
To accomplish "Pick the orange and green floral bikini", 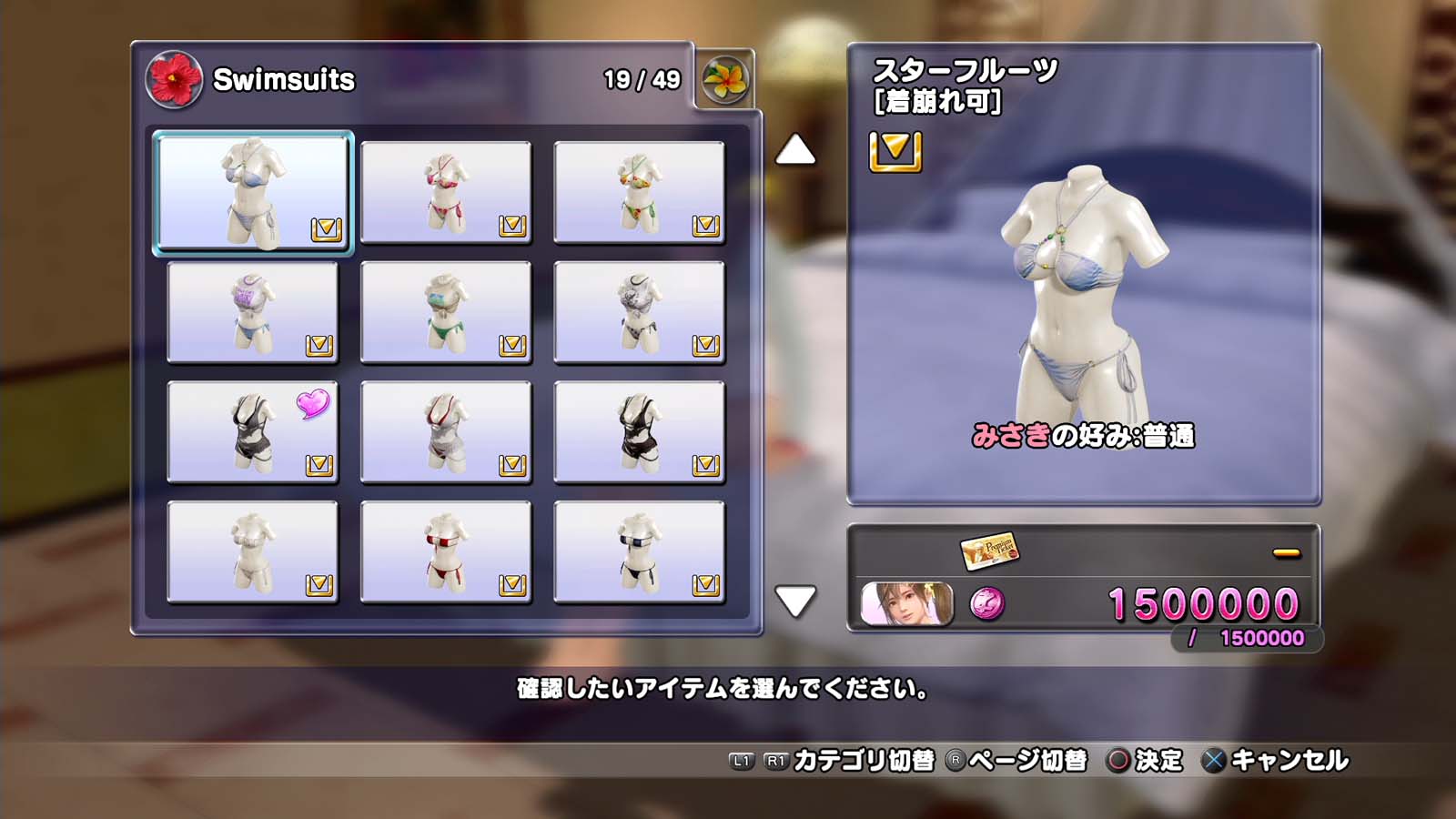I will click(x=639, y=192).
